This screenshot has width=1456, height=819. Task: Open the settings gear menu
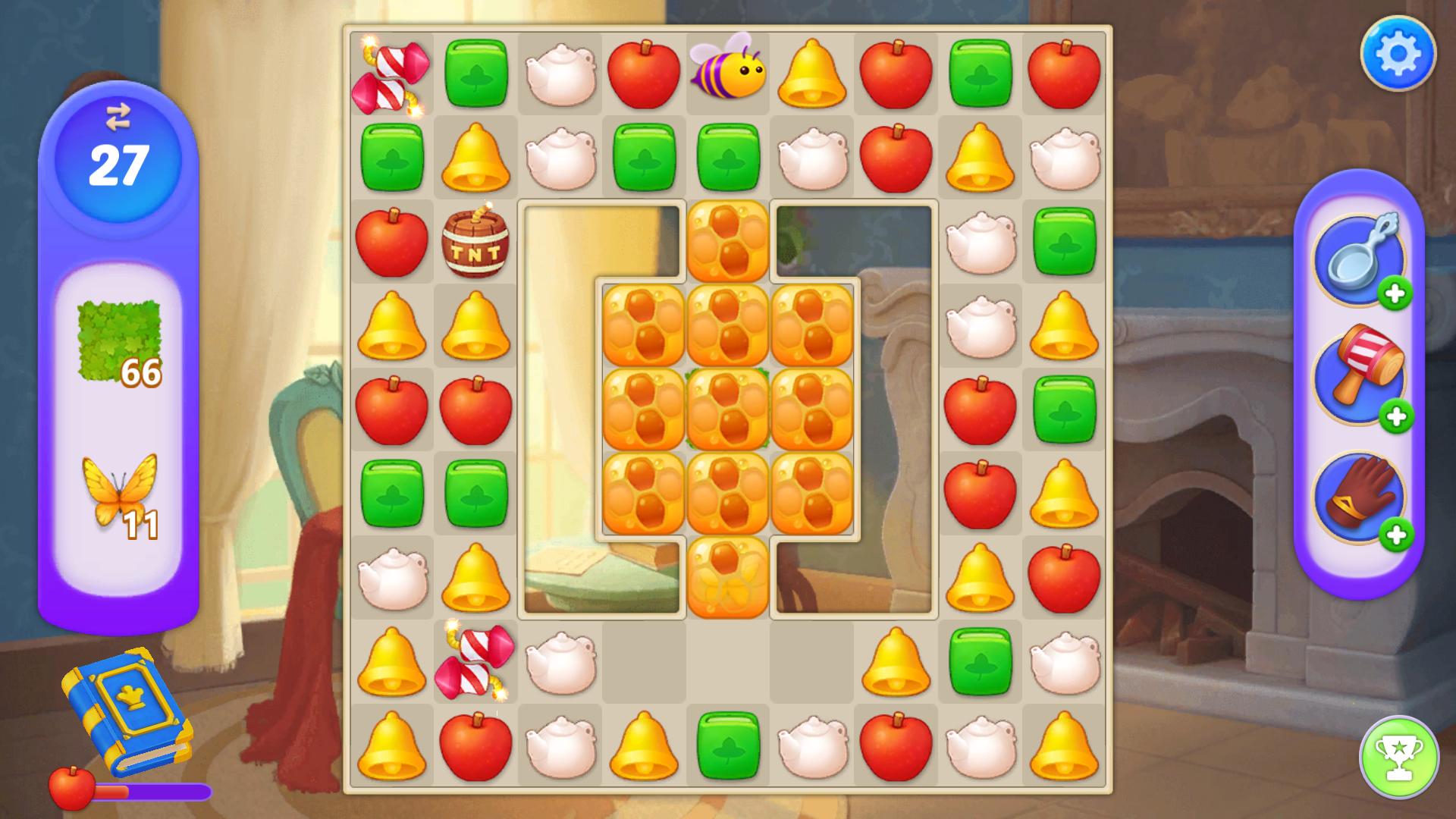pyautogui.click(x=1398, y=52)
